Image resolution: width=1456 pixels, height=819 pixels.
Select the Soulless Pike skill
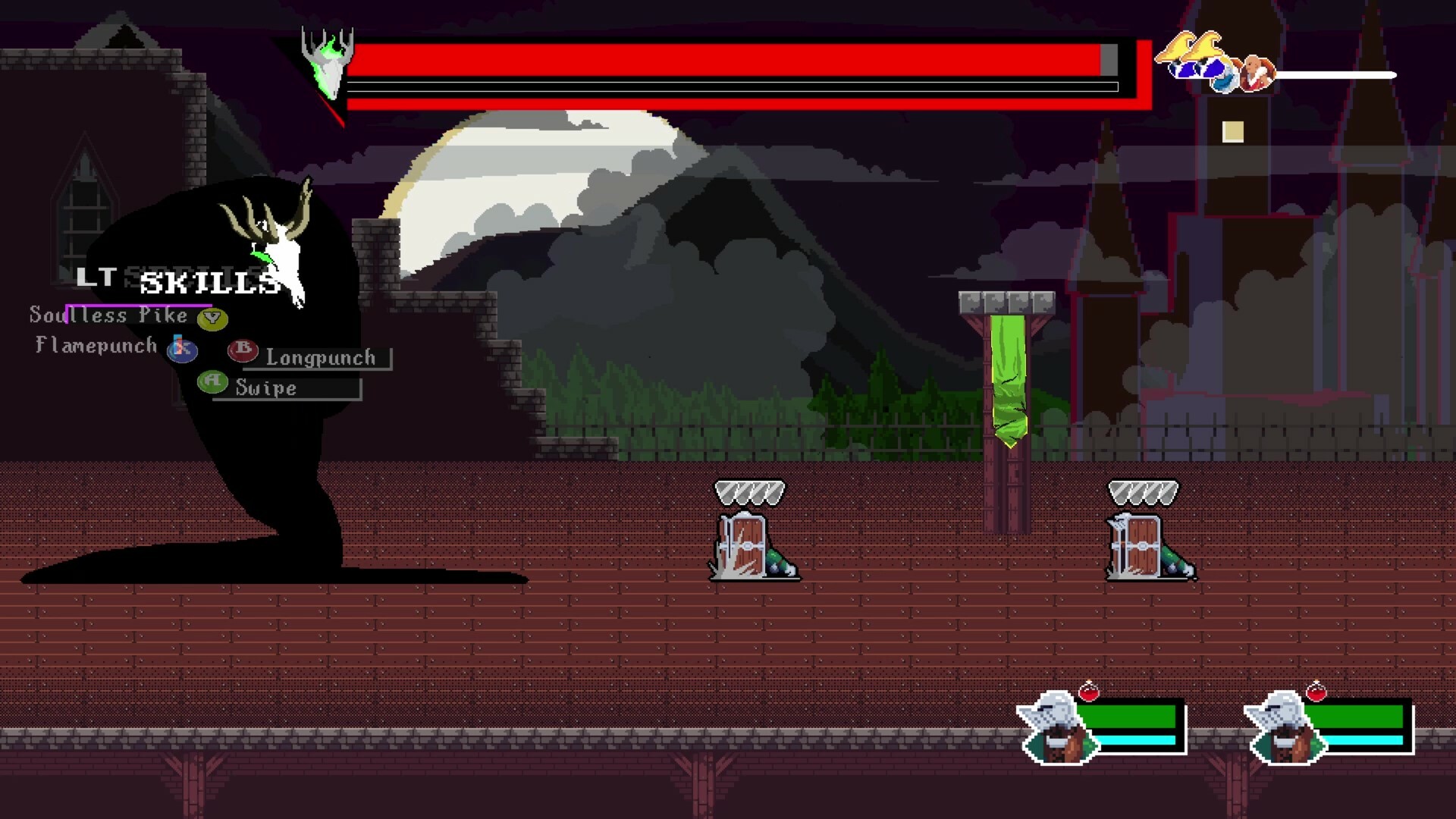tap(108, 315)
